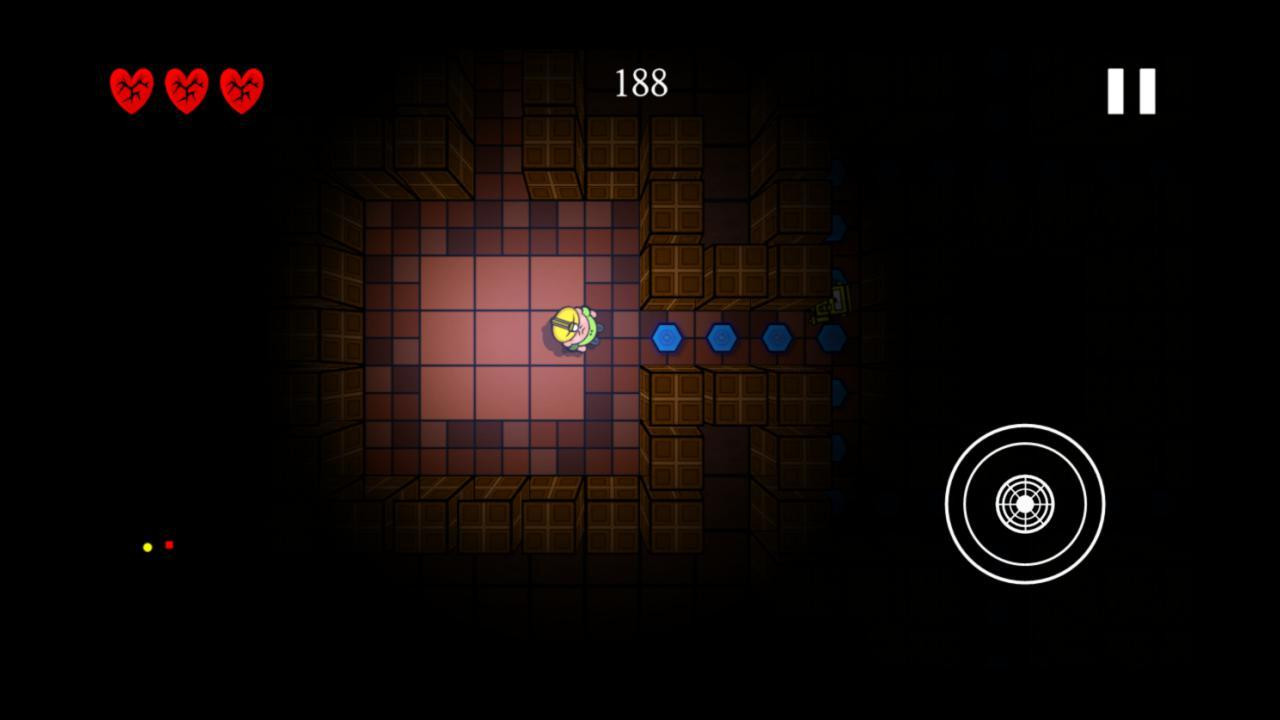The width and height of the screenshot is (1280, 720).
Task: Tap the small red square pickup
Action: coord(168,545)
